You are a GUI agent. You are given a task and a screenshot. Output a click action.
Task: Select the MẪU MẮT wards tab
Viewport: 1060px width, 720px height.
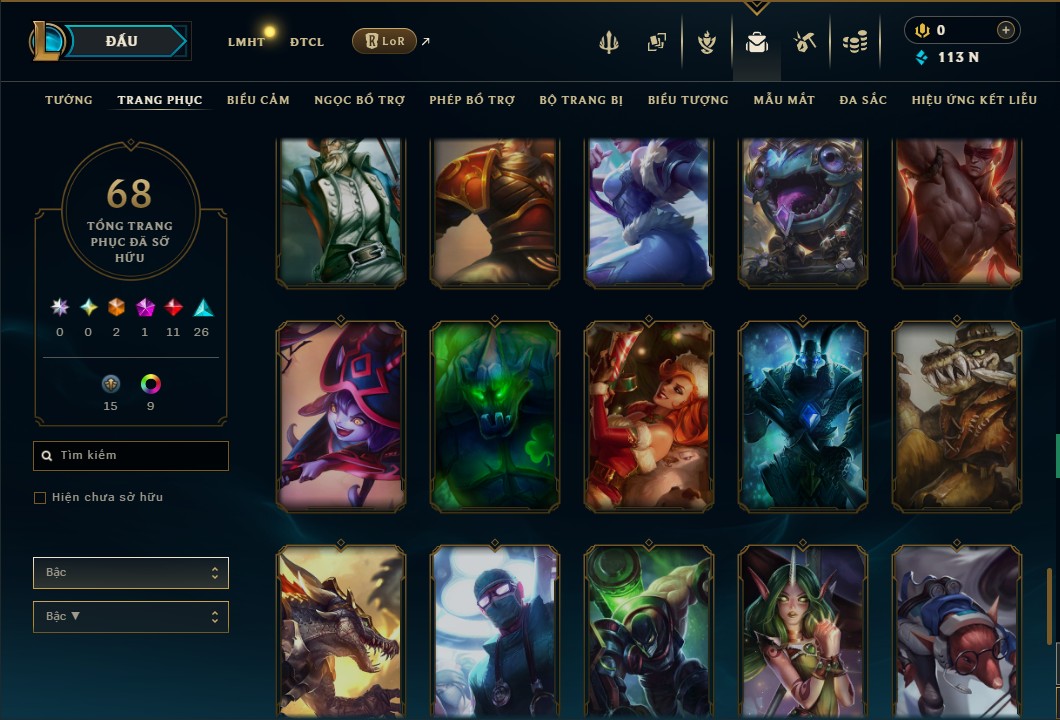coord(784,100)
